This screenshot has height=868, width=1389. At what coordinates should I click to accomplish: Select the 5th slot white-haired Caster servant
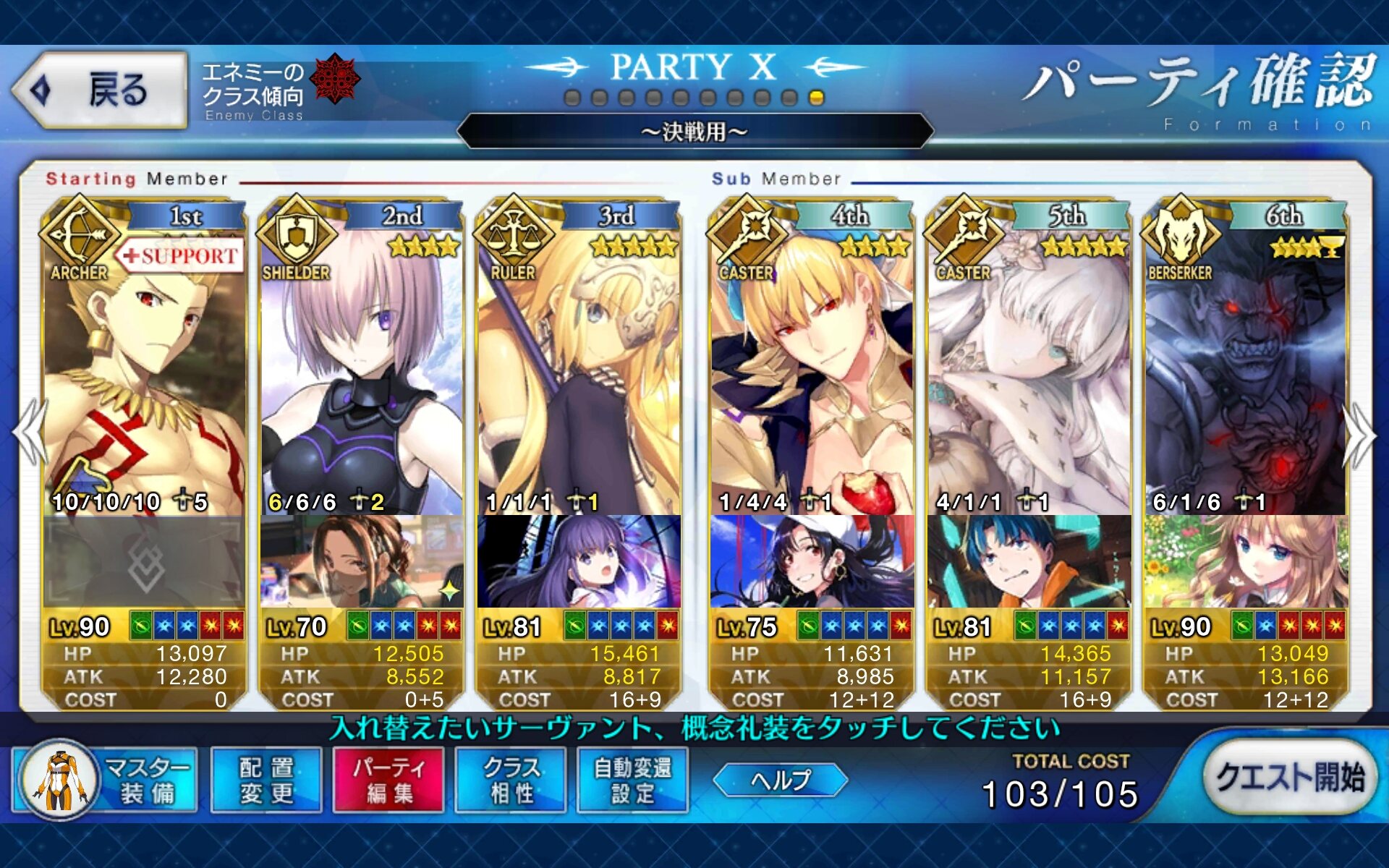[x=1029, y=376]
